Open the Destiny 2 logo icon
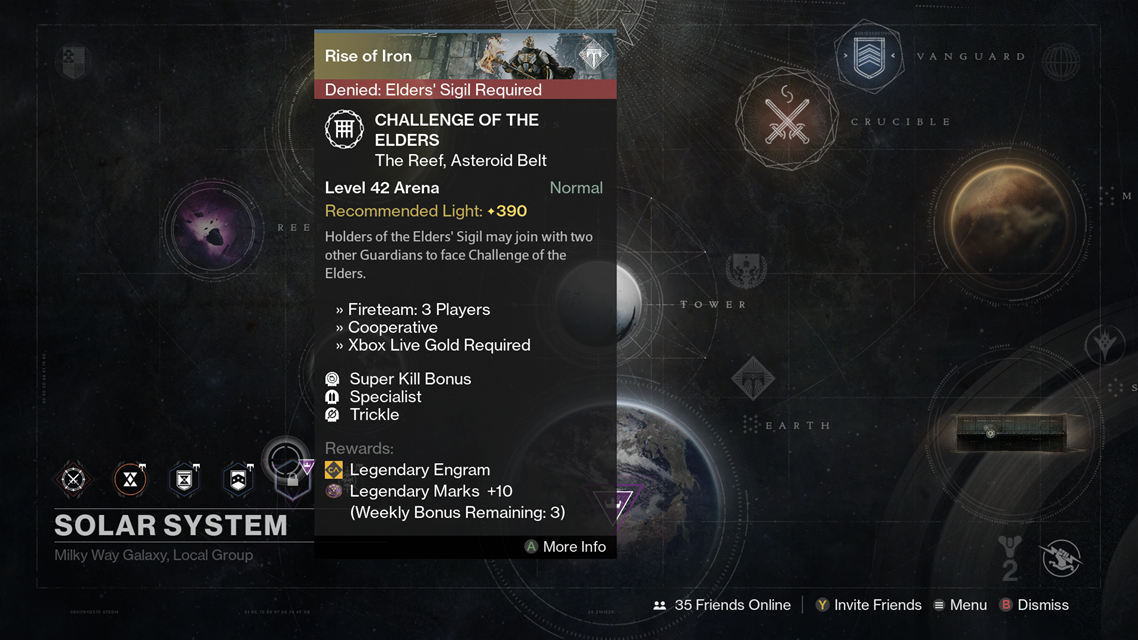Screen dimensions: 1138x640 [1009, 558]
